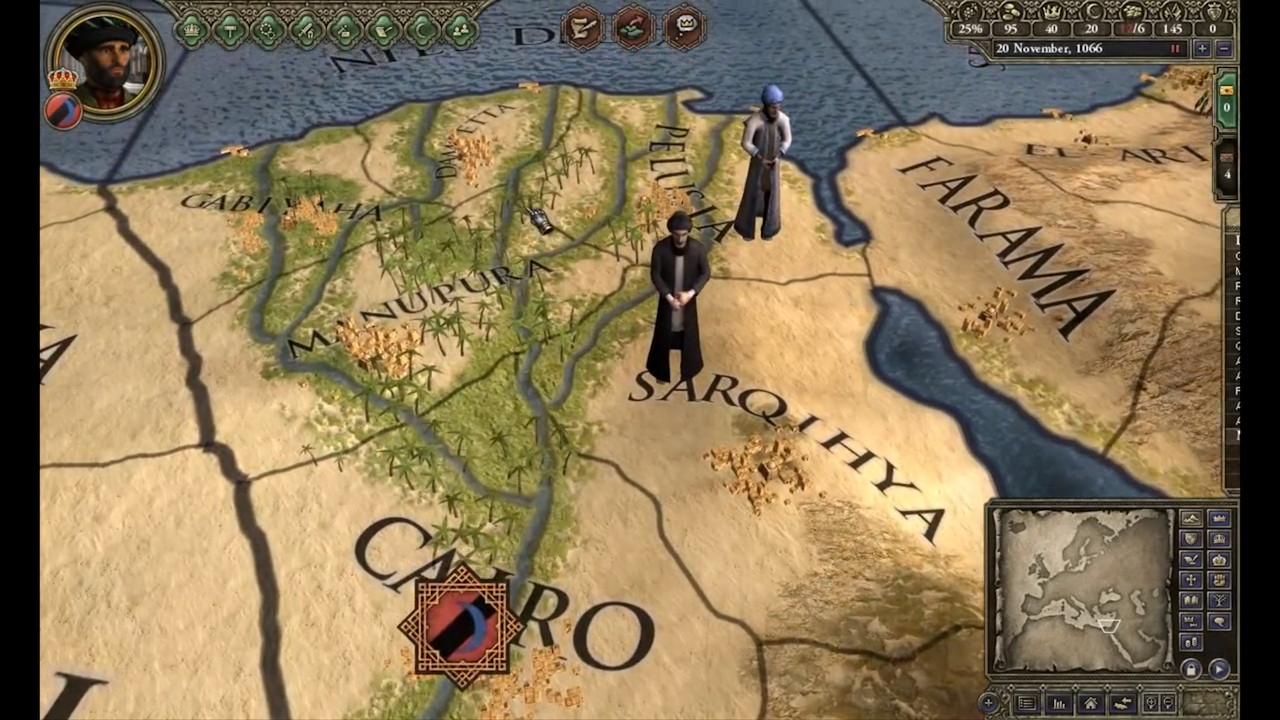Click the dynasty coat of arms shield below the portrait
This screenshot has height=720, width=1280.
coord(62,112)
